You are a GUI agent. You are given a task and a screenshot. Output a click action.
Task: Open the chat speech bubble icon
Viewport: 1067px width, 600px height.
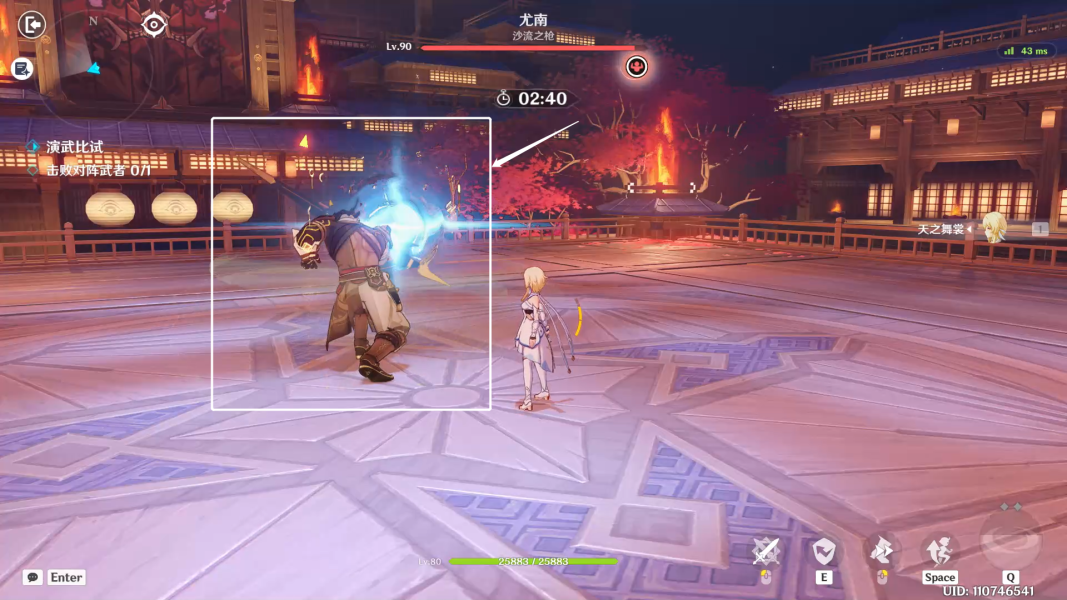[x=33, y=577]
